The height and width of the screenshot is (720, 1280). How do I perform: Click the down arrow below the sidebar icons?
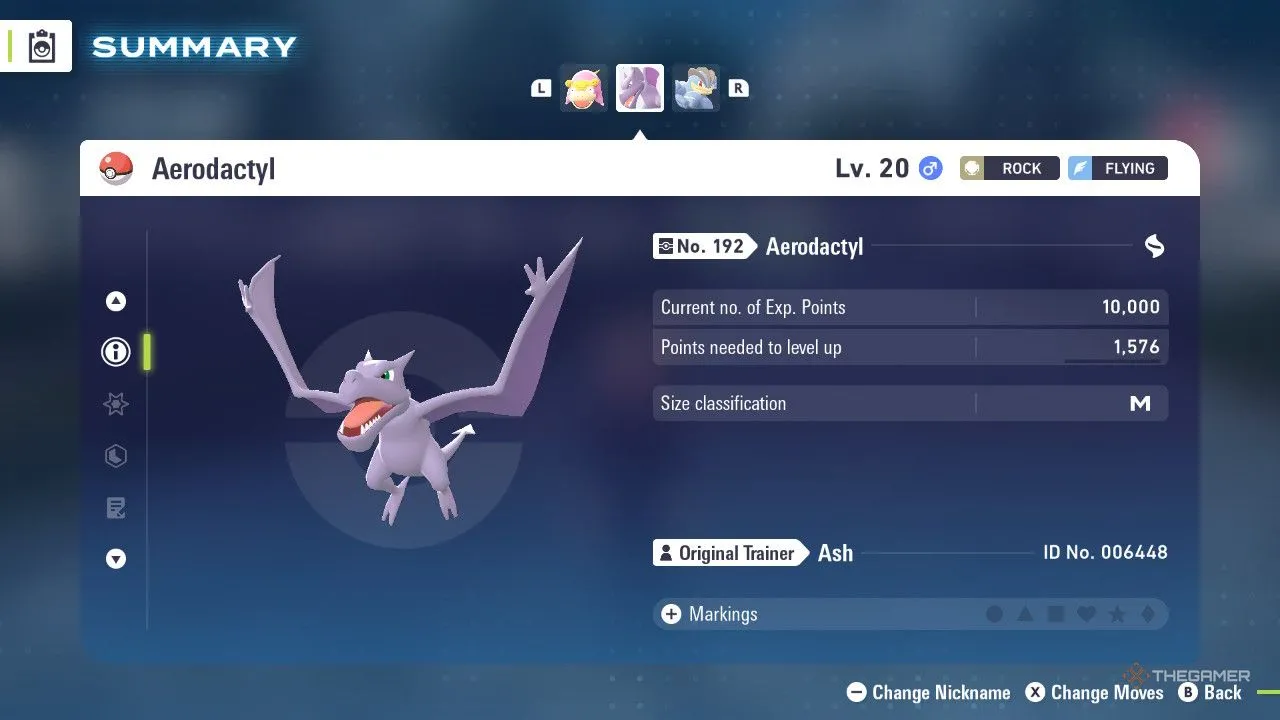pyautogui.click(x=115, y=559)
